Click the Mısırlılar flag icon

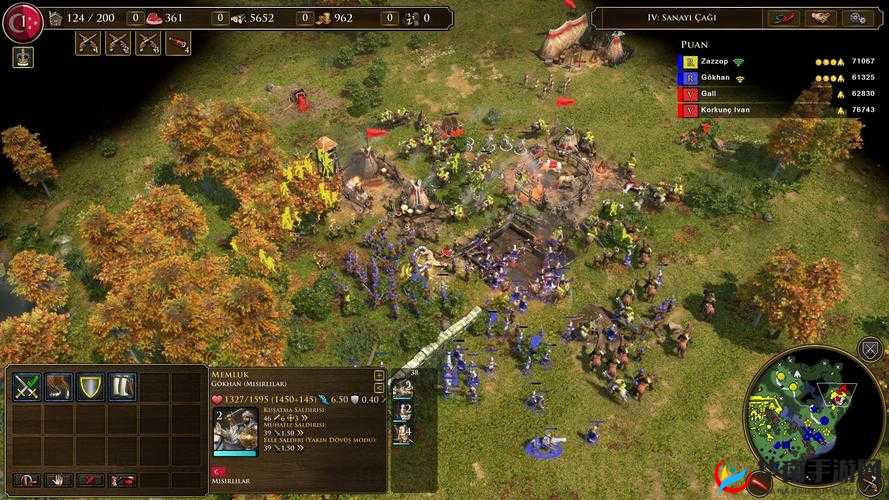(x=221, y=471)
